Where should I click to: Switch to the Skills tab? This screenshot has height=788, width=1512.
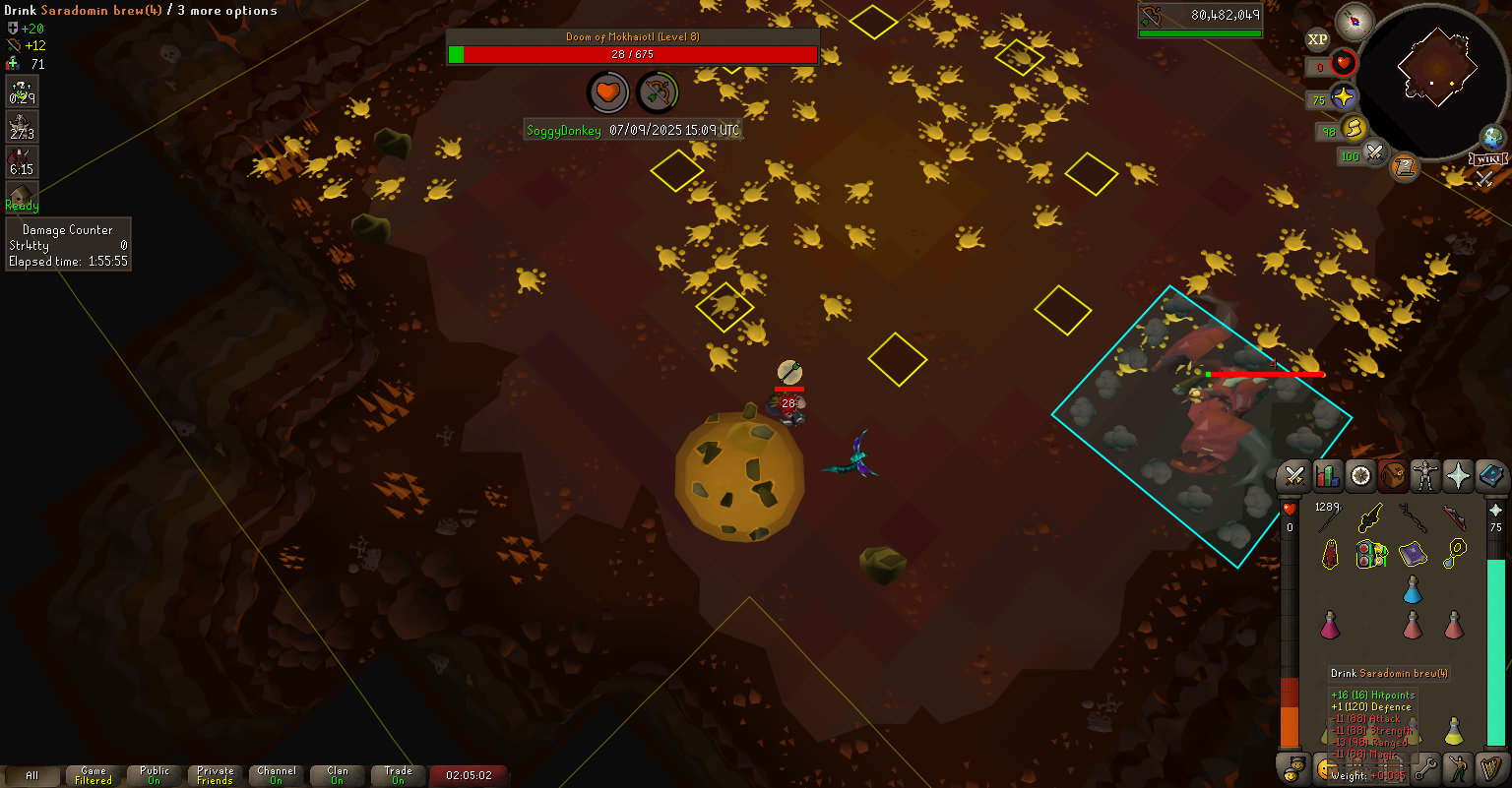(1327, 476)
